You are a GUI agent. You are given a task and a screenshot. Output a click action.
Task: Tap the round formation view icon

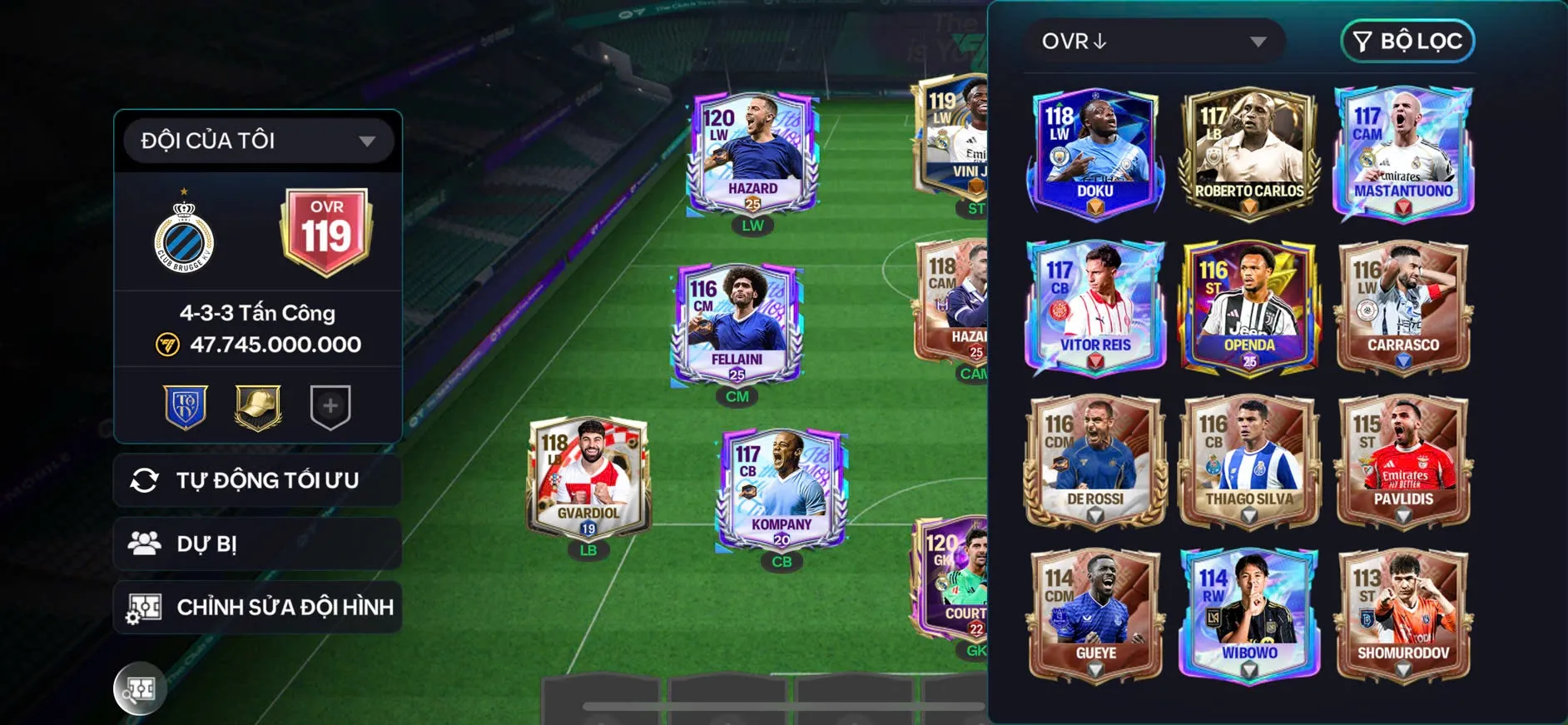[x=140, y=688]
